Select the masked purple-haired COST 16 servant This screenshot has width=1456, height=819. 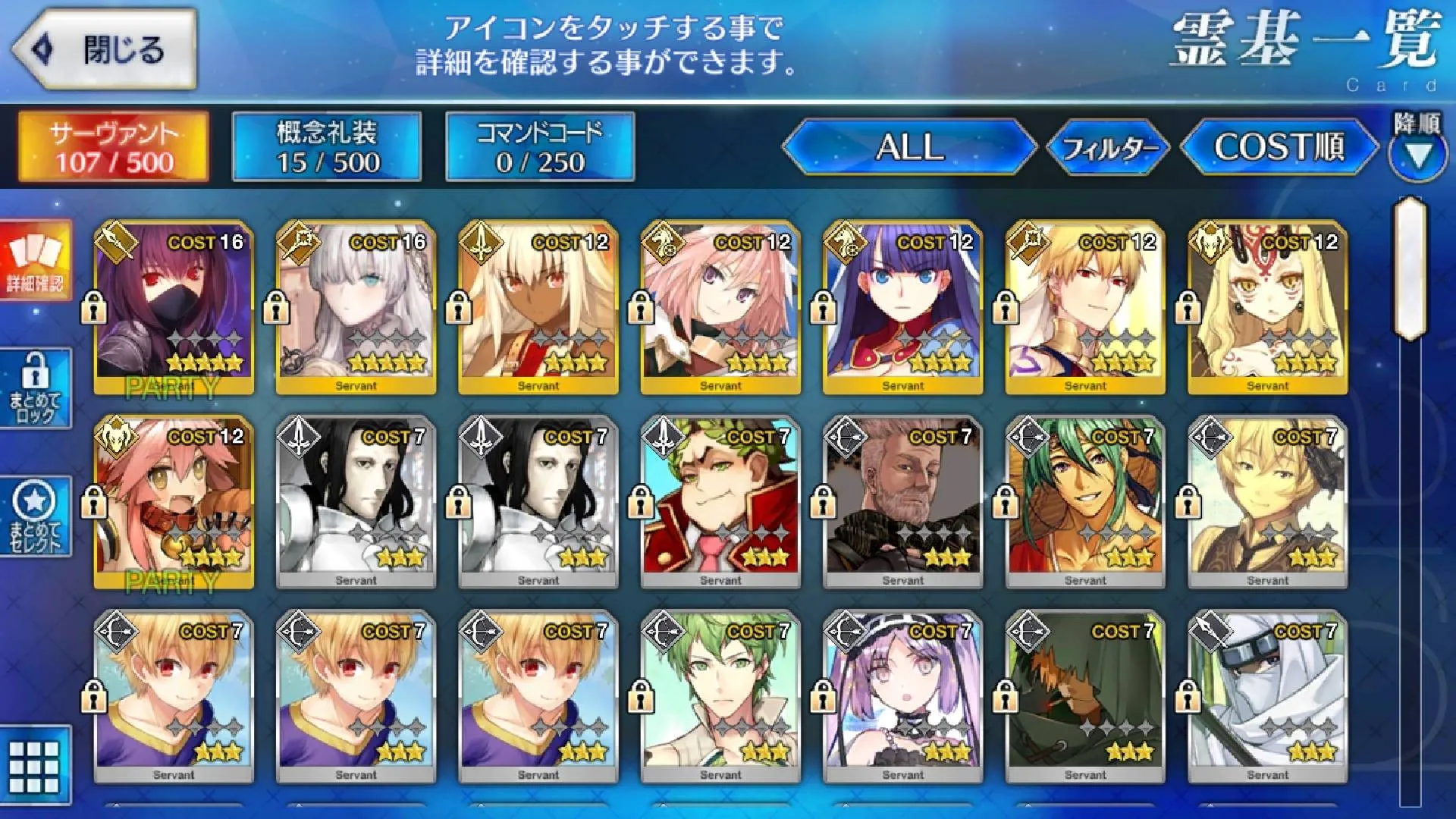coord(174,308)
